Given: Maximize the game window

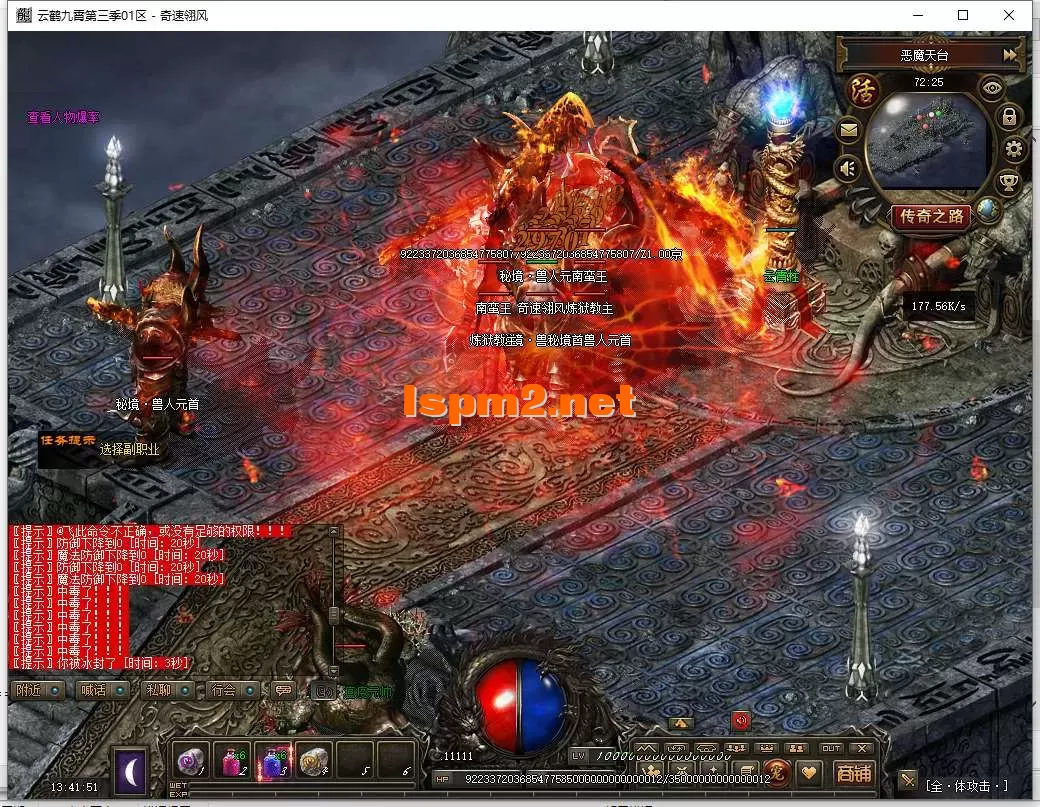Looking at the screenshot, I should pyautogui.click(x=963, y=15).
